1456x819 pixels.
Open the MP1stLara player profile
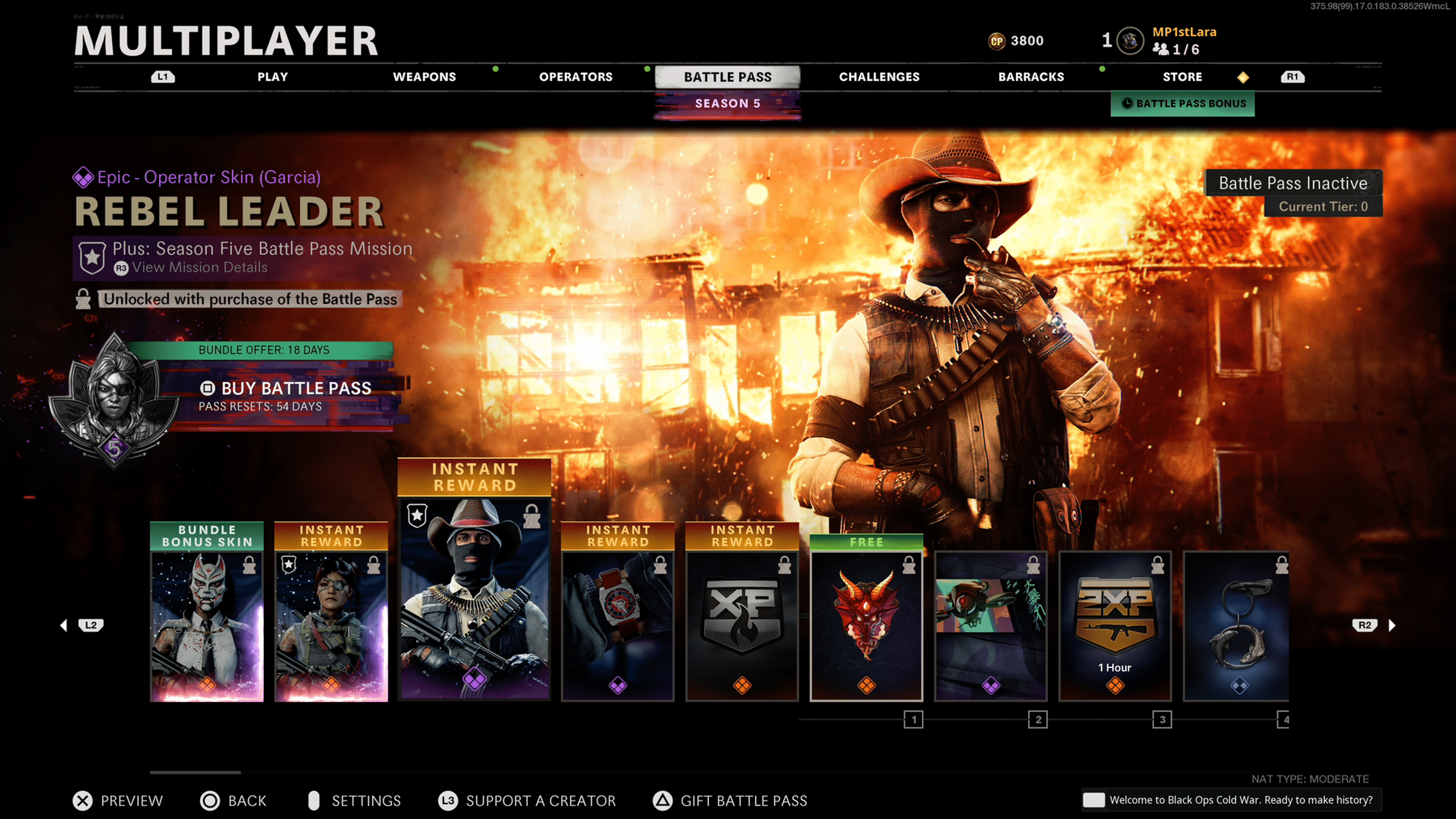point(1183,32)
